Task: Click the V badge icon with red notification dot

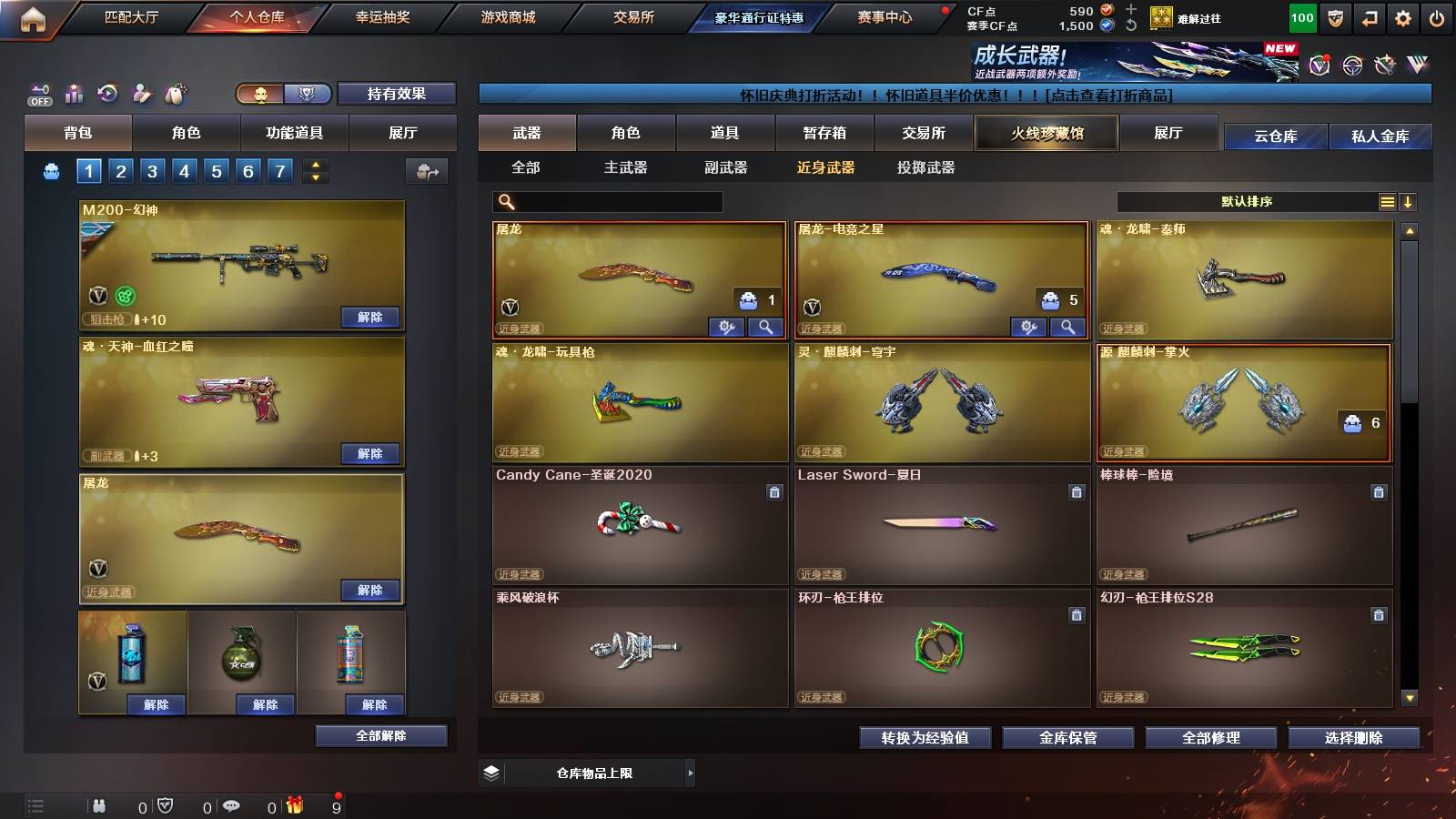Action: tap(1319, 65)
